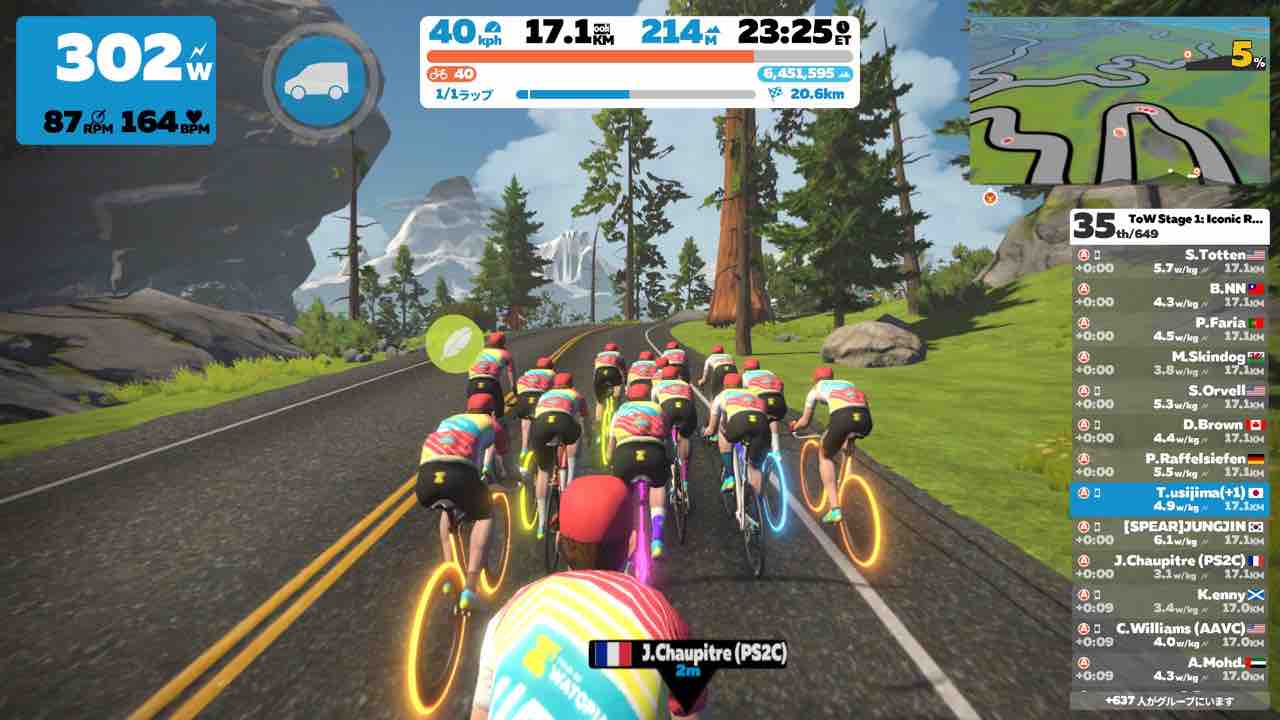Choose P.Raffelsiefen's rider row

[1169, 466]
